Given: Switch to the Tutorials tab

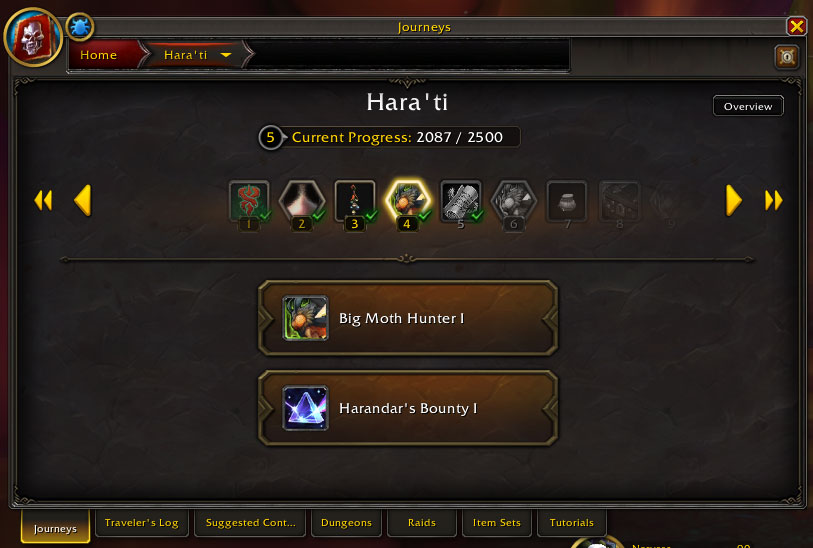Looking at the screenshot, I should pyautogui.click(x=572, y=523).
